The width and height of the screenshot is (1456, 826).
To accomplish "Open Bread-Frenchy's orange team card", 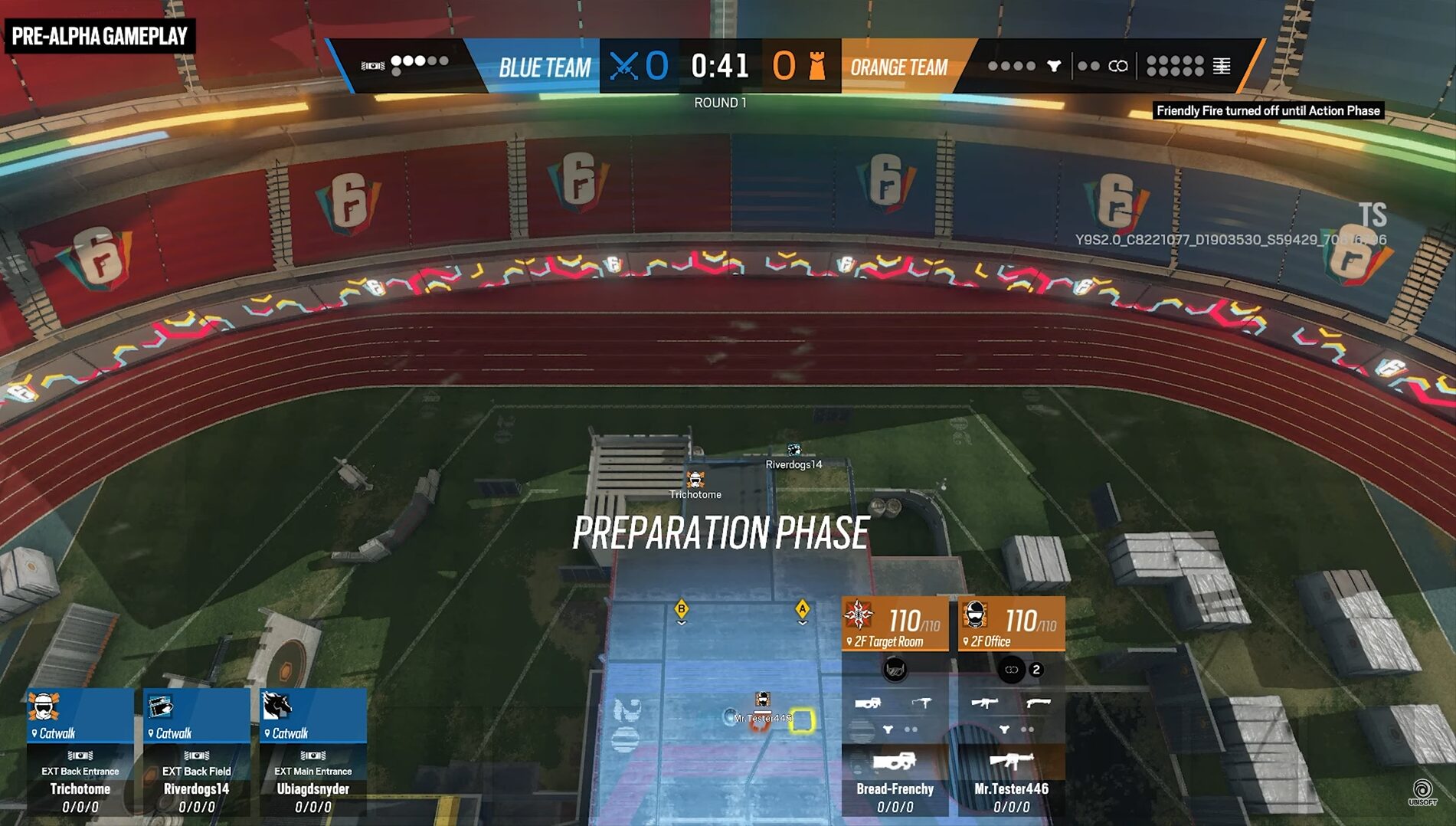I will pos(895,705).
